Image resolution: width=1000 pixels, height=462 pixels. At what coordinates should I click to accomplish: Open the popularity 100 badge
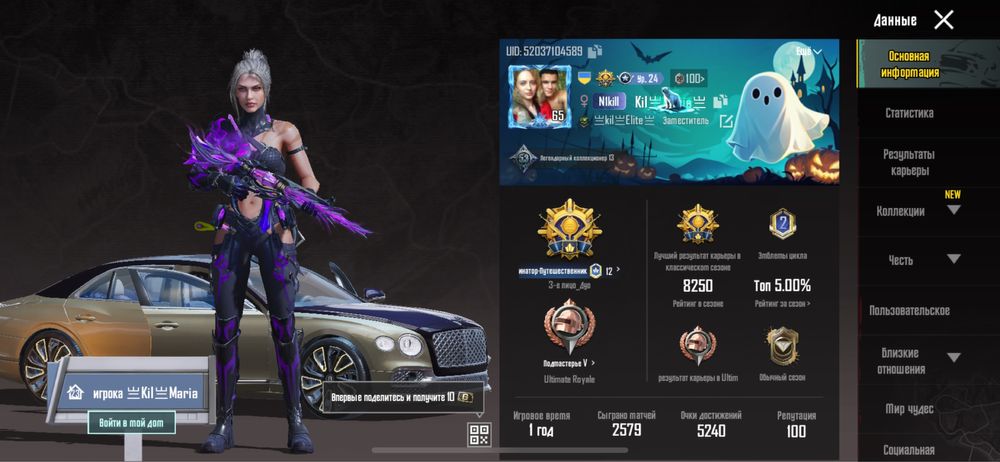(x=689, y=77)
